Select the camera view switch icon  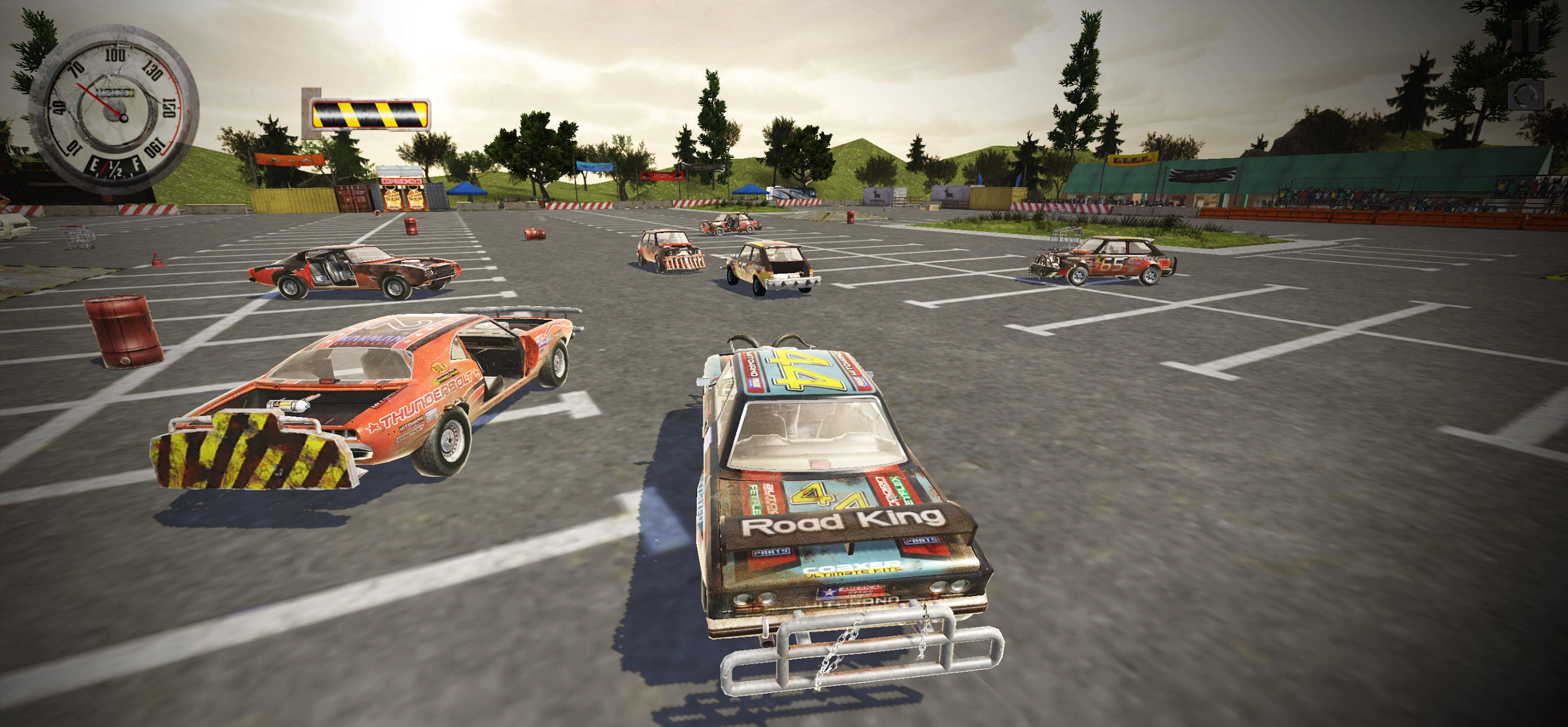click(x=1526, y=94)
